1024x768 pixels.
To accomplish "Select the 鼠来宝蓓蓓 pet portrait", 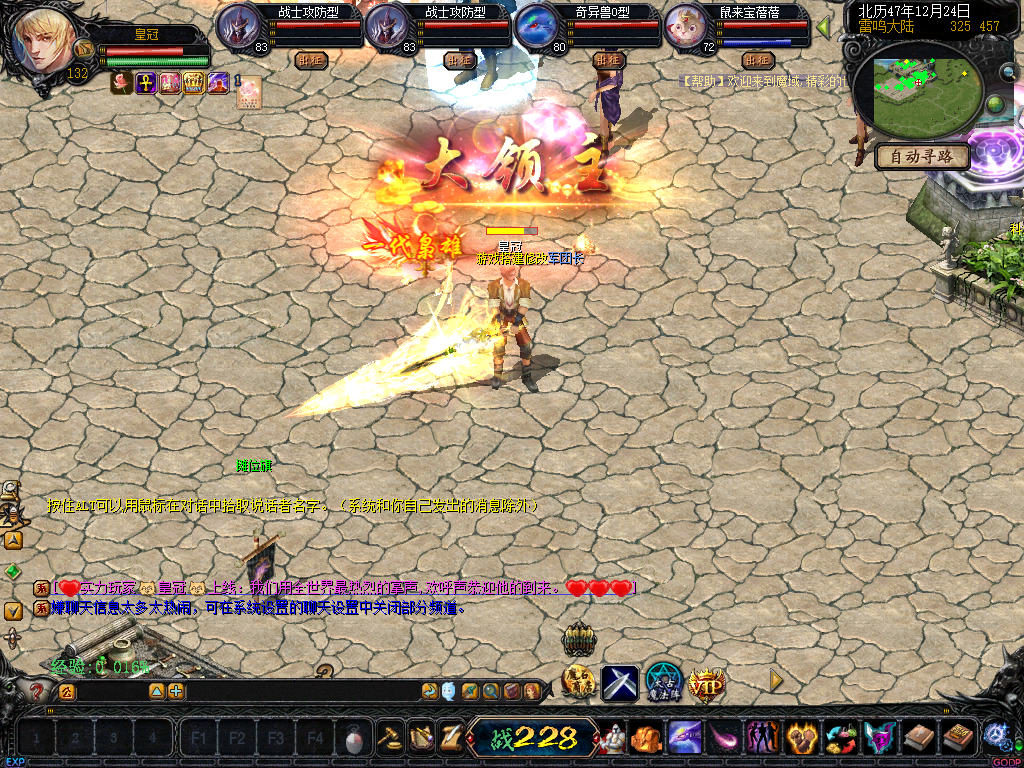I will pos(686,26).
